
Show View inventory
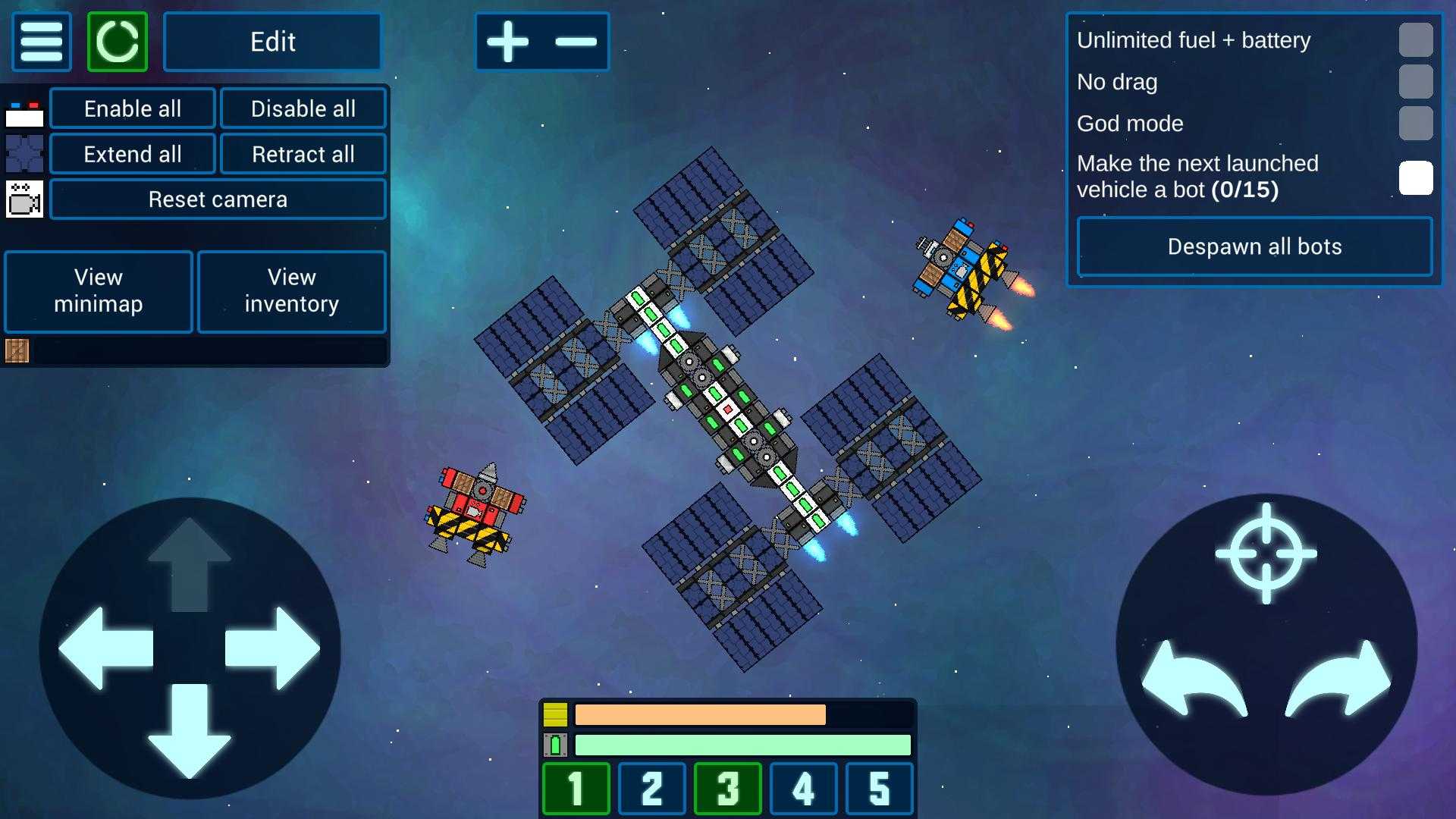tap(292, 291)
